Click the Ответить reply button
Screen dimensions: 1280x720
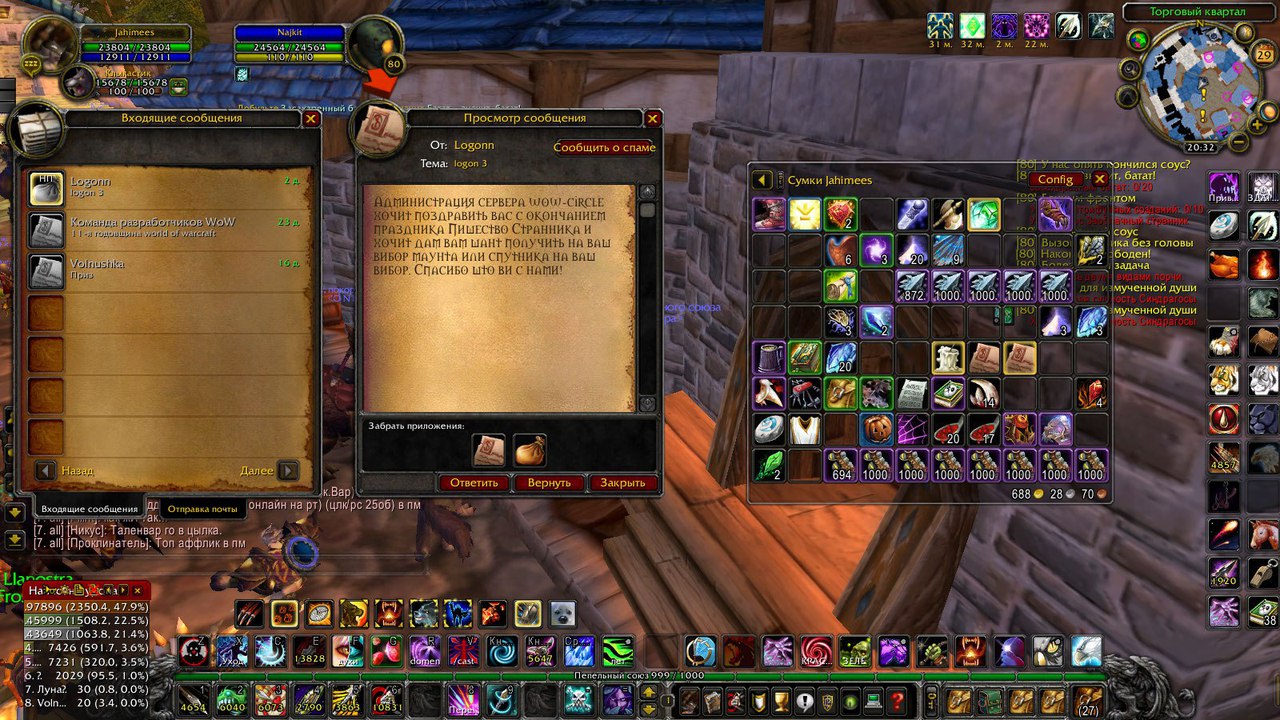pos(474,483)
